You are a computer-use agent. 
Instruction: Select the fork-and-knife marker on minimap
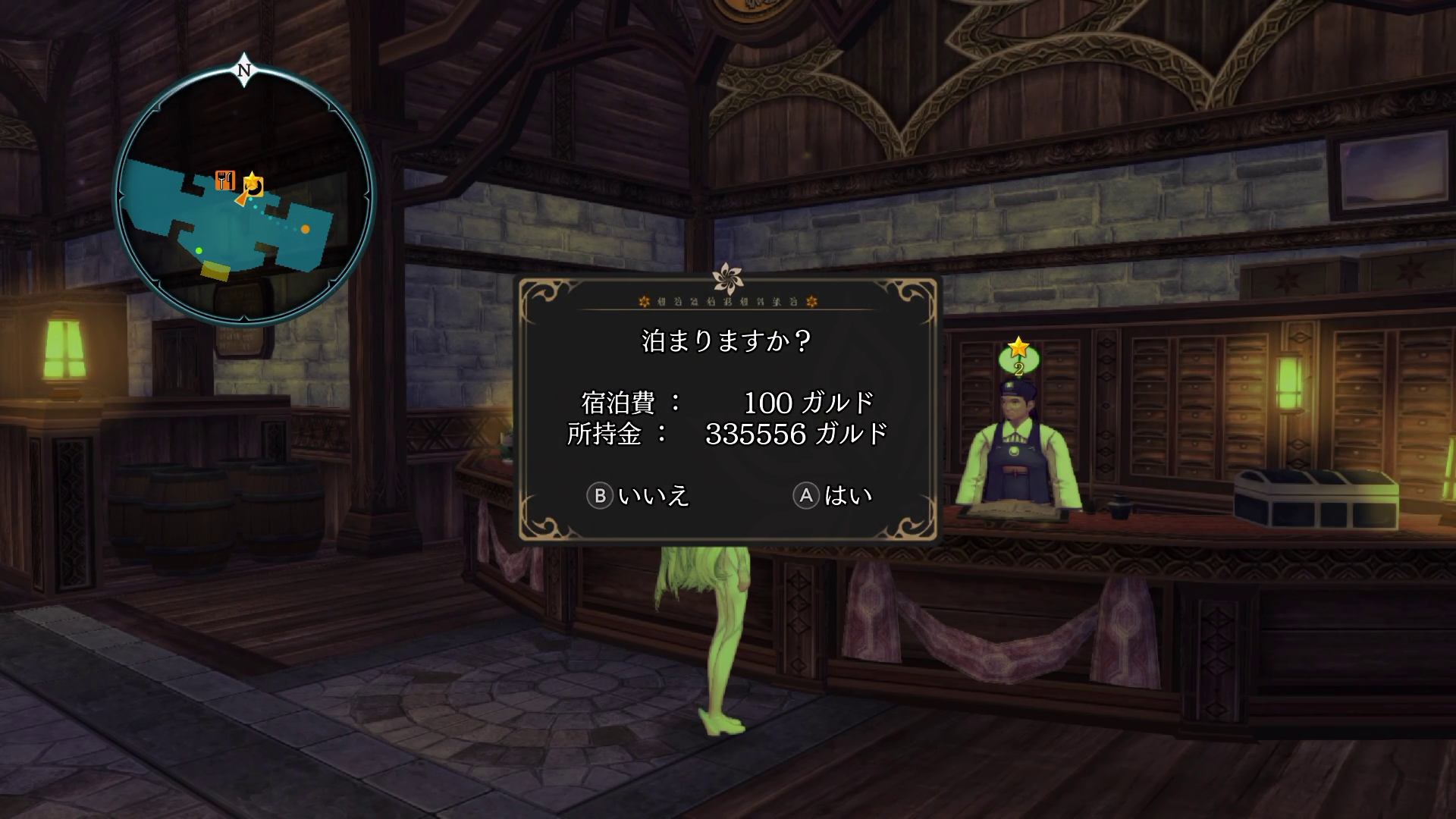coord(224,180)
